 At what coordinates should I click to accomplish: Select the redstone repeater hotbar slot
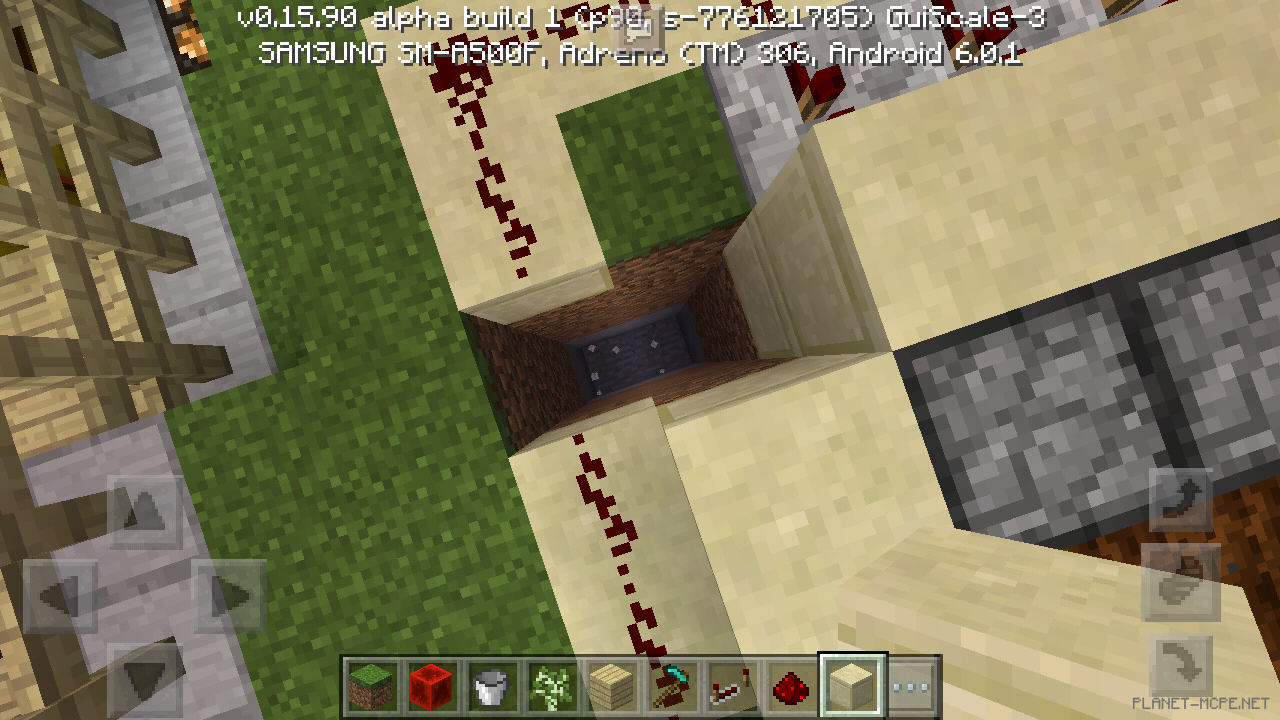click(x=730, y=684)
